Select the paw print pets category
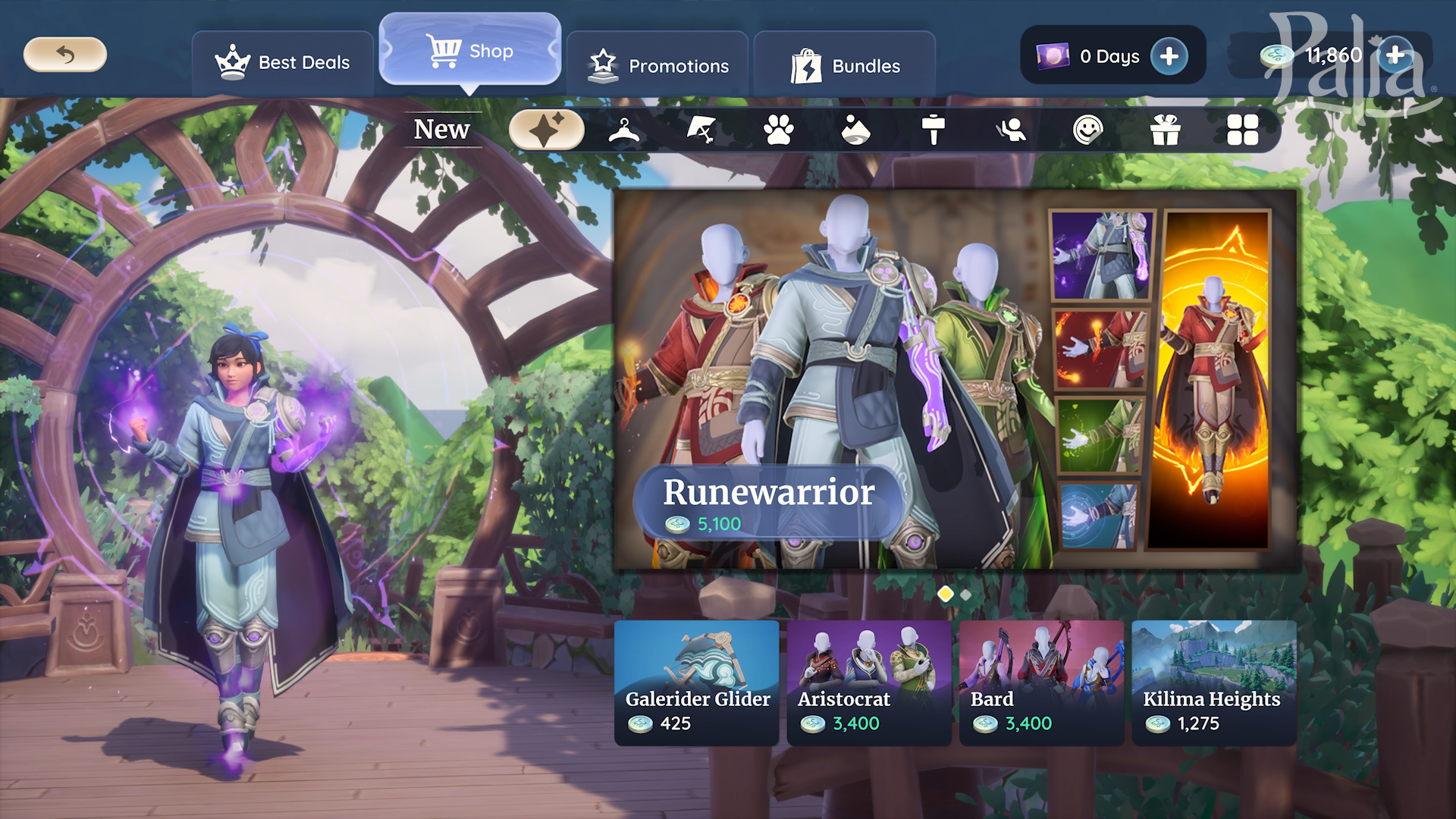This screenshot has height=819, width=1456. 779,130
